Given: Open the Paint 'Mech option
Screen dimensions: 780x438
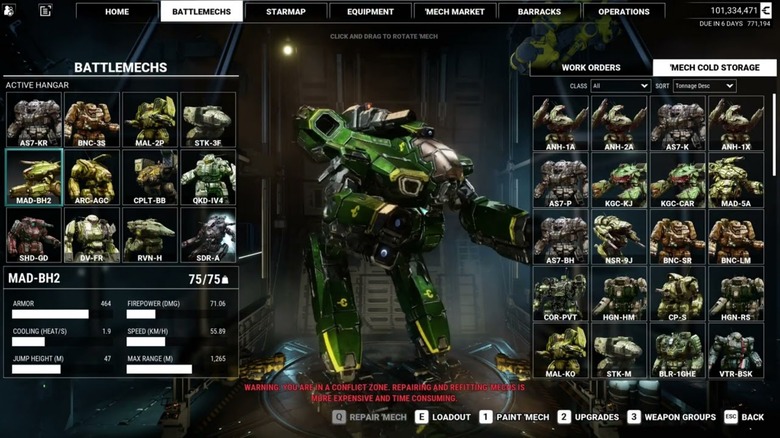Looking at the screenshot, I should coord(516,417).
